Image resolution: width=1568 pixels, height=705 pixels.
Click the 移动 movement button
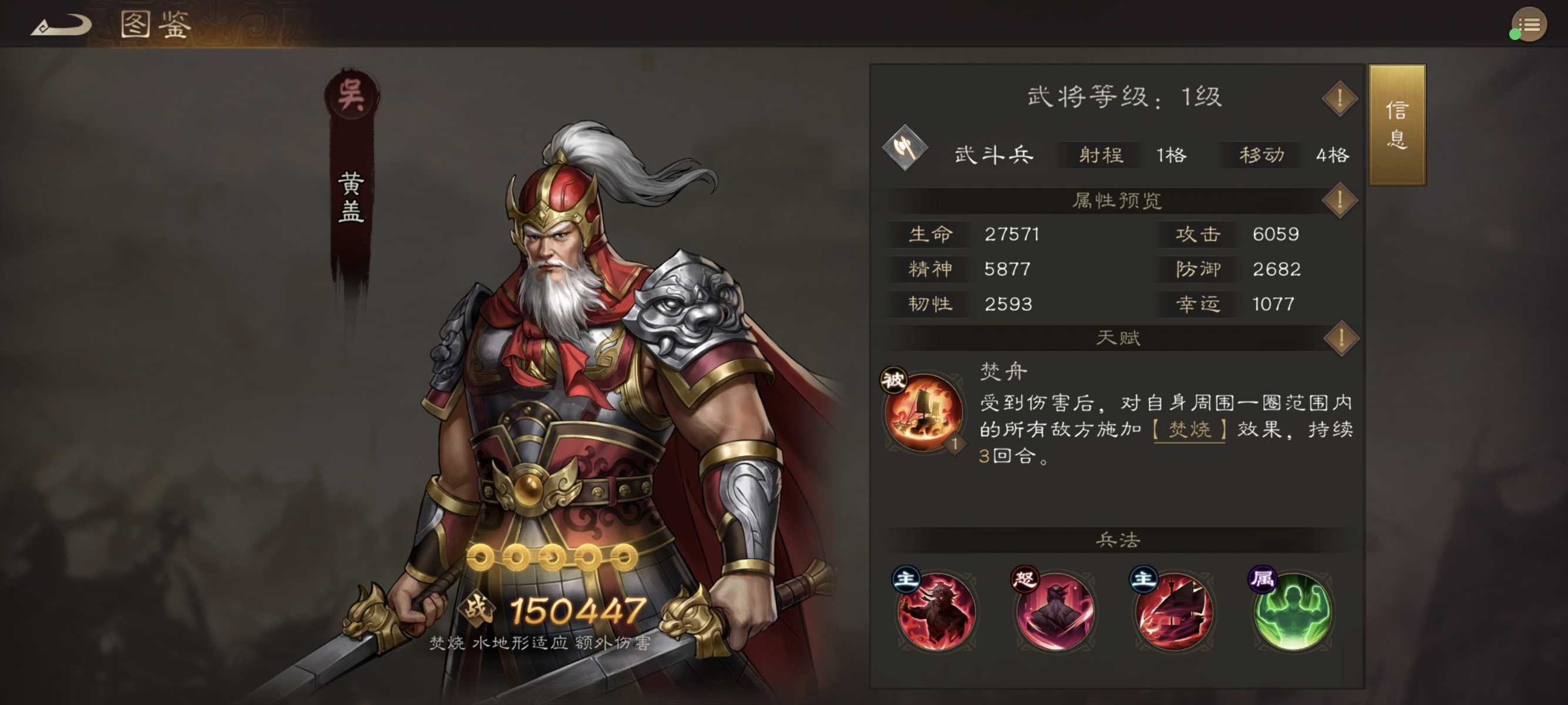(1260, 156)
